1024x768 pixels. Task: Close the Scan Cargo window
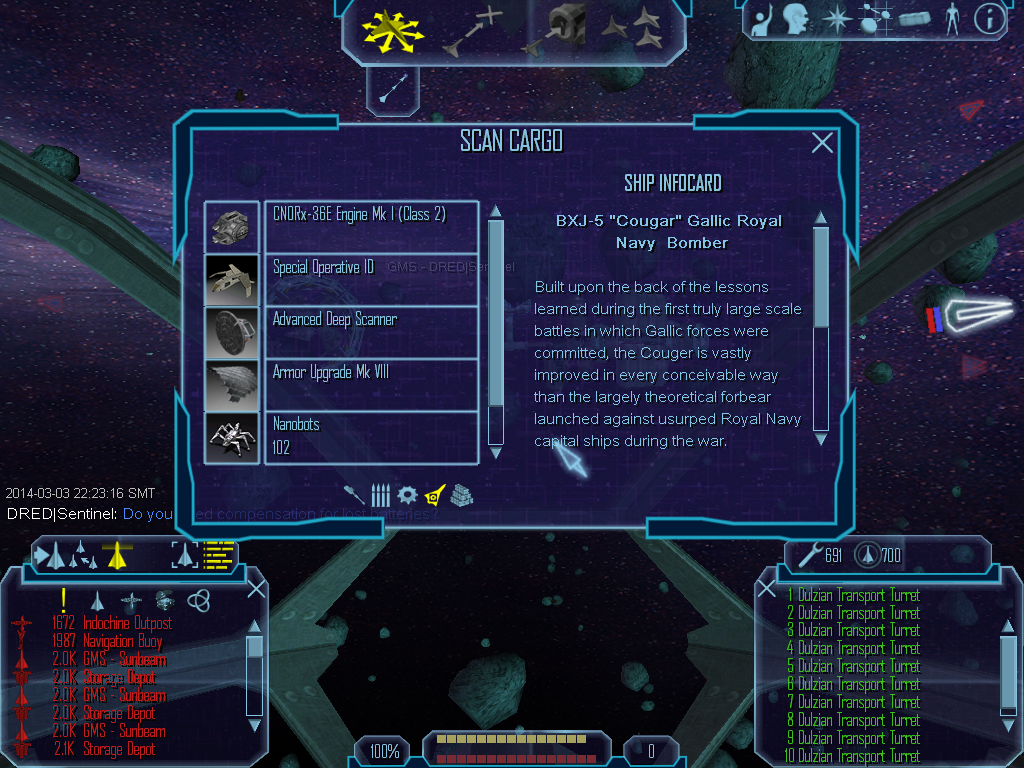coord(822,143)
